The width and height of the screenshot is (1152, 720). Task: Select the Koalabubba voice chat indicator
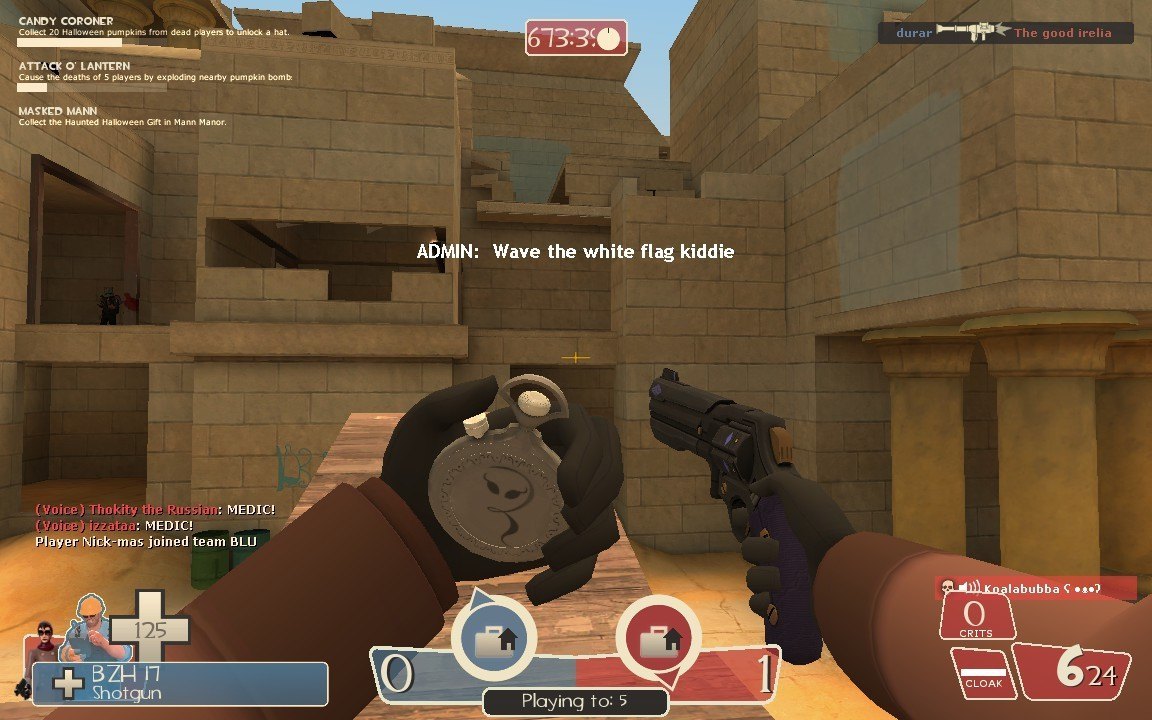click(1034, 589)
